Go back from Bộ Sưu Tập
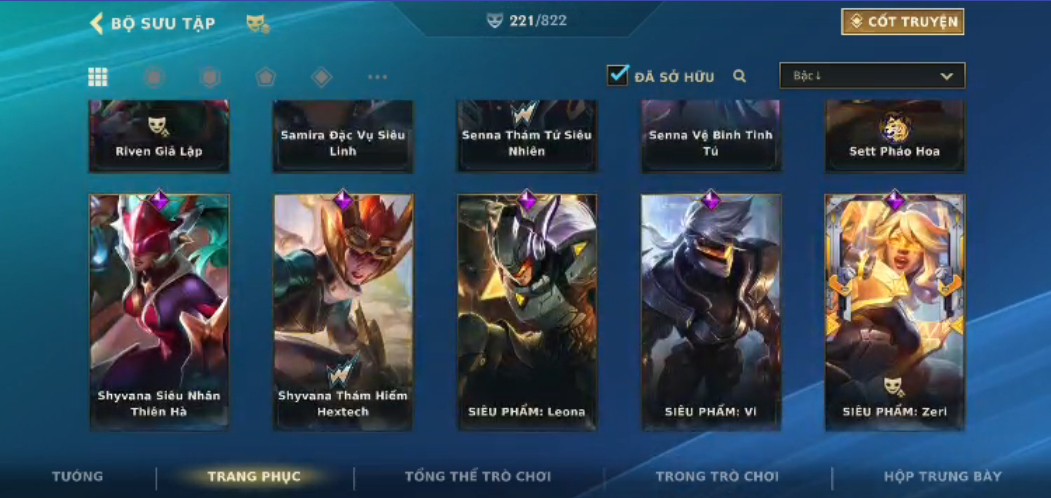The height and width of the screenshot is (498, 1051). tap(97, 24)
